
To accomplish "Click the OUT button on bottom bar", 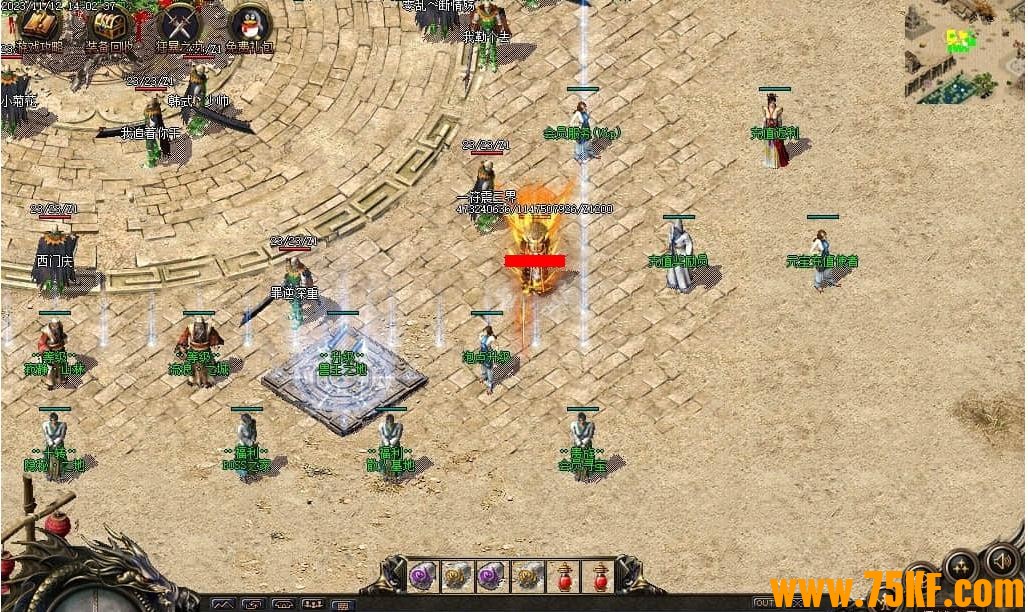I will [x=764, y=602].
